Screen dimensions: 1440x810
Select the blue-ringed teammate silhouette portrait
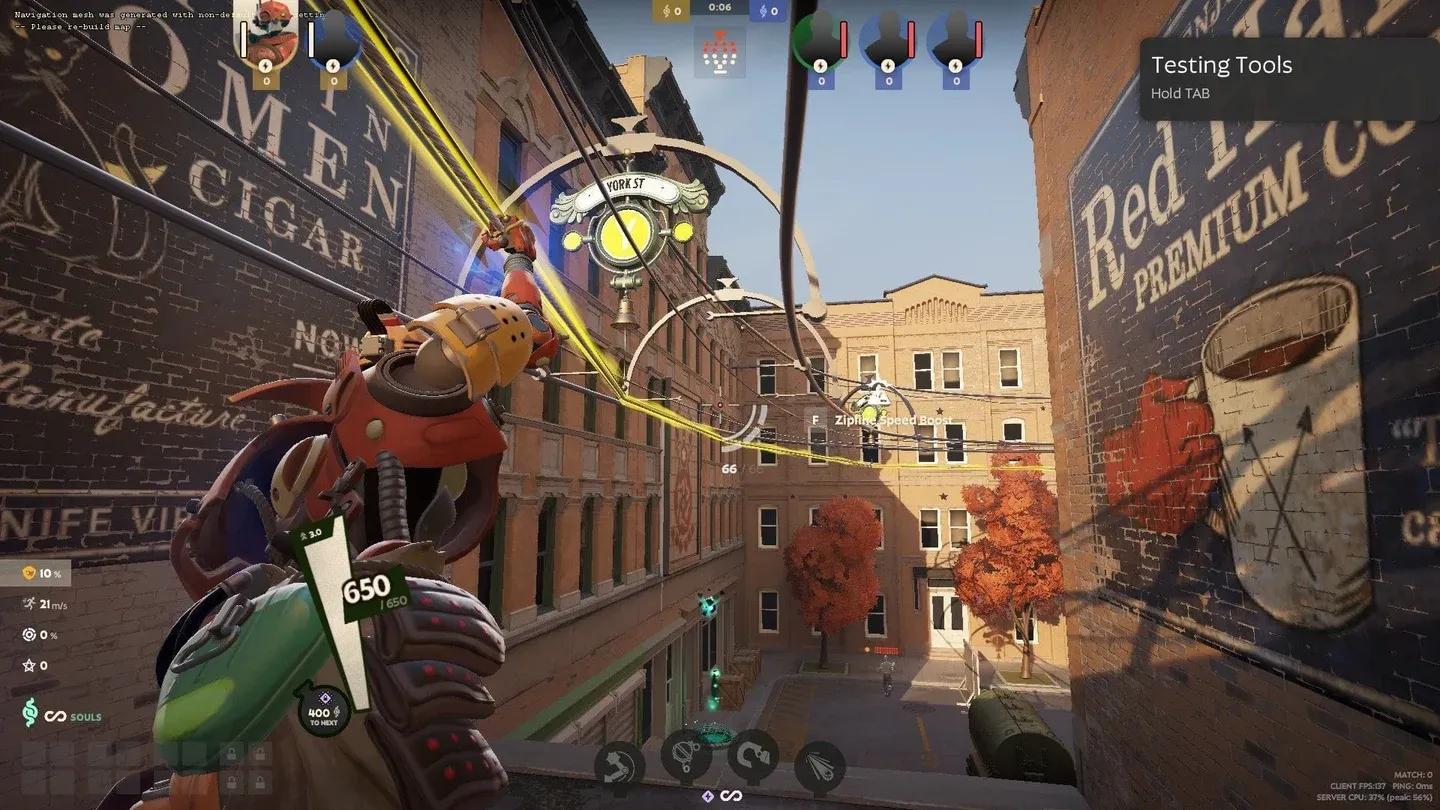[x=334, y=40]
